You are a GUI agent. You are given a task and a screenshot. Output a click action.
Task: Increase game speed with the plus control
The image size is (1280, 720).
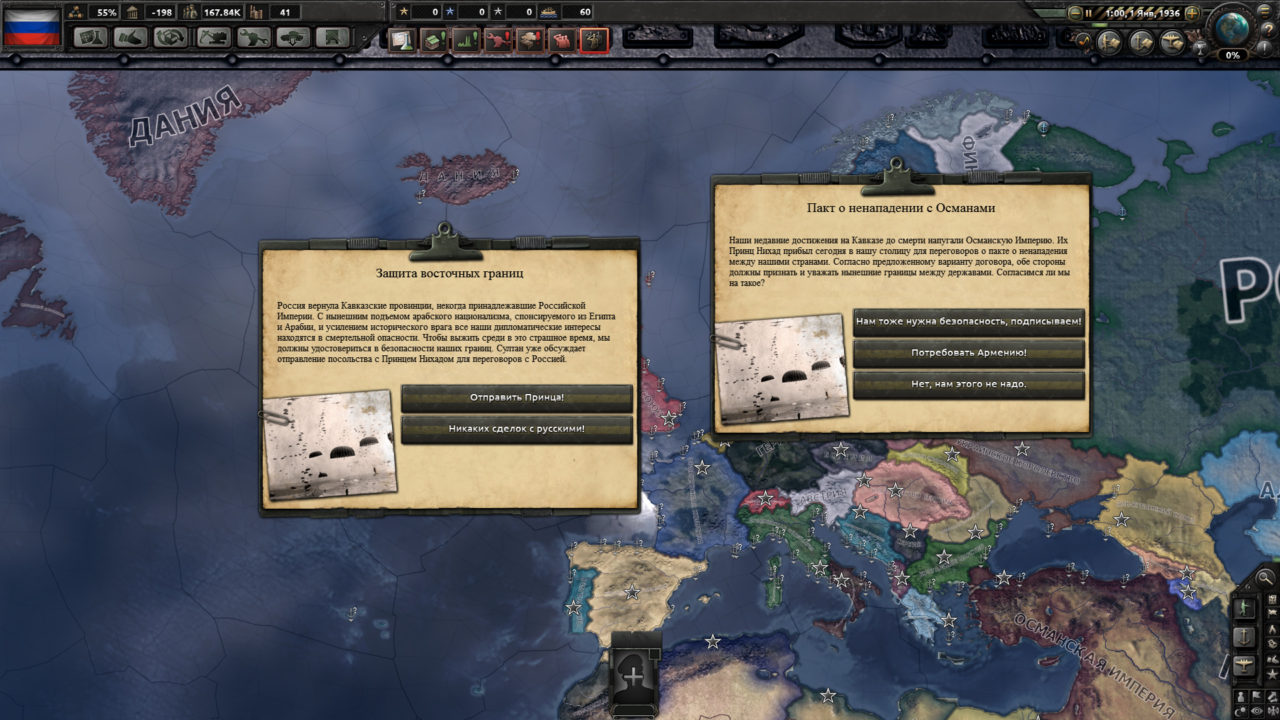tap(1193, 12)
